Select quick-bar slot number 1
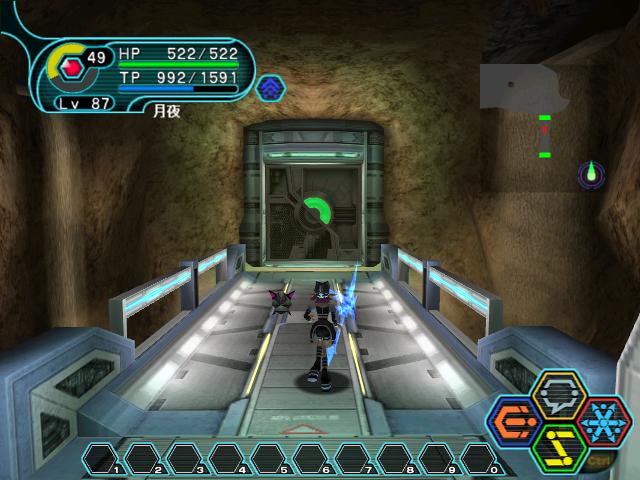 [102, 459]
